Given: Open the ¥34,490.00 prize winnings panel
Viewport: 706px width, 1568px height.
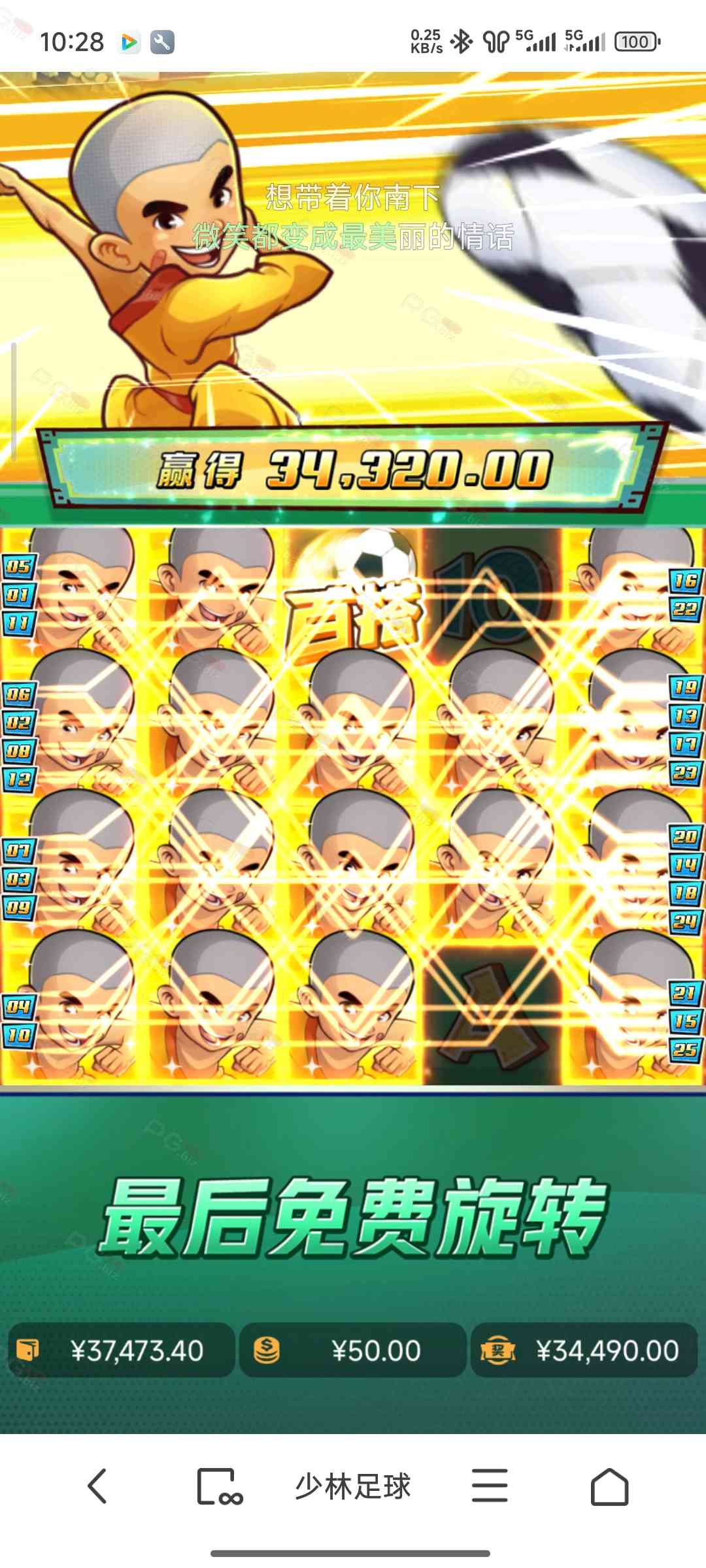Looking at the screenshot, I should (584, 1350).
